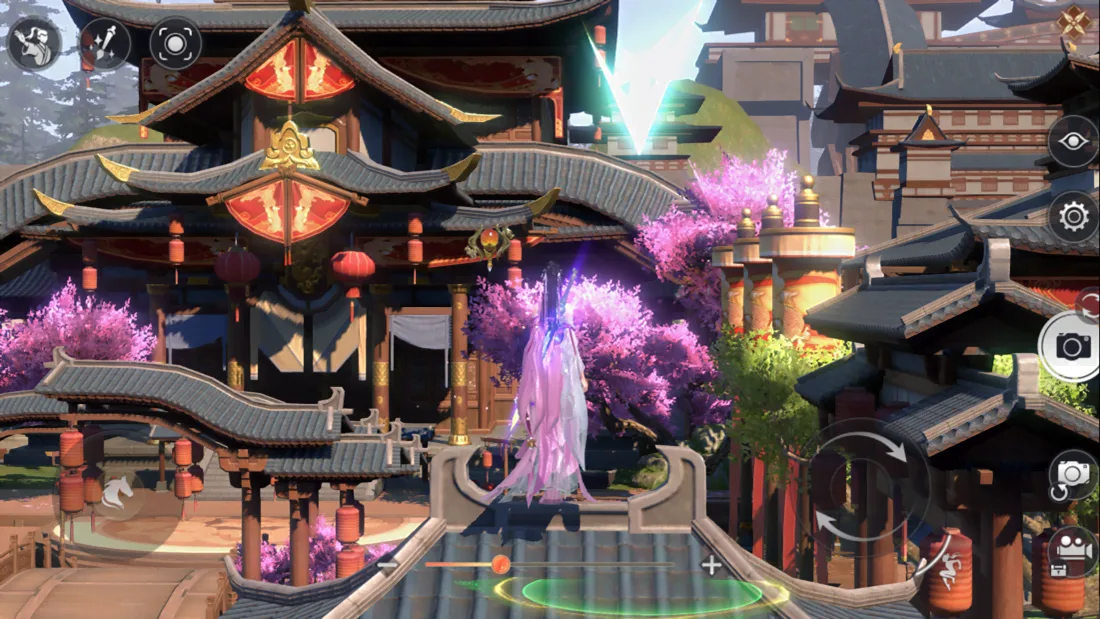Start video recording with the camcorder icon
1100x619 pixels.
pos(1073,550)
